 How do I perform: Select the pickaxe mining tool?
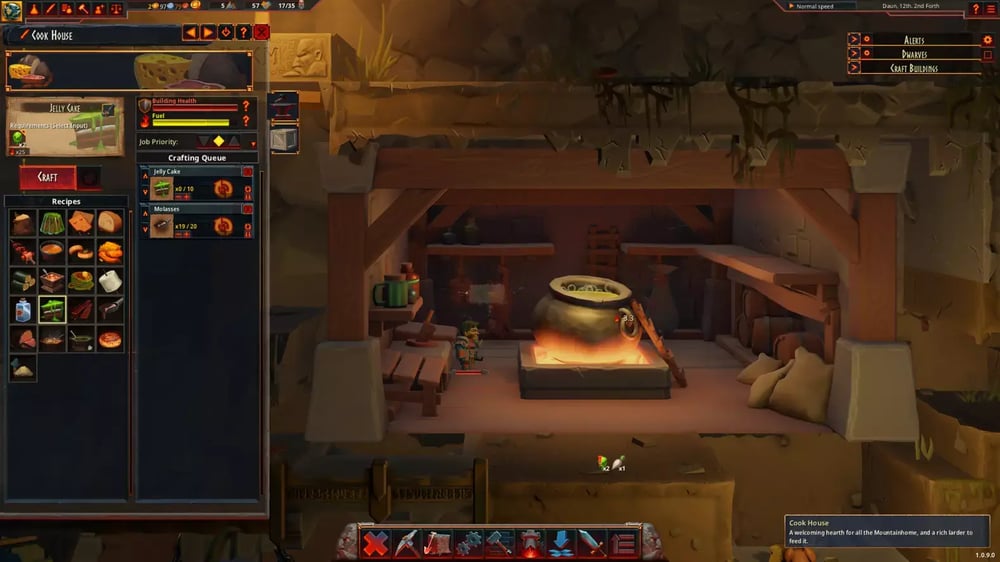406,544
